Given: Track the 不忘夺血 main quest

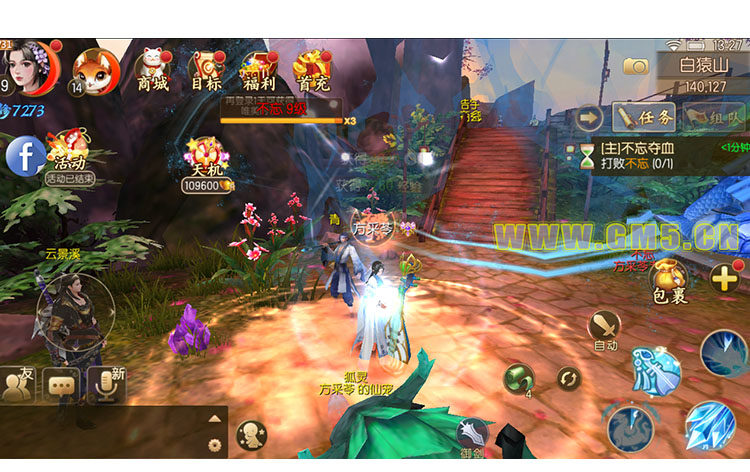Looking at the screenshot, I should pos(662,156).
